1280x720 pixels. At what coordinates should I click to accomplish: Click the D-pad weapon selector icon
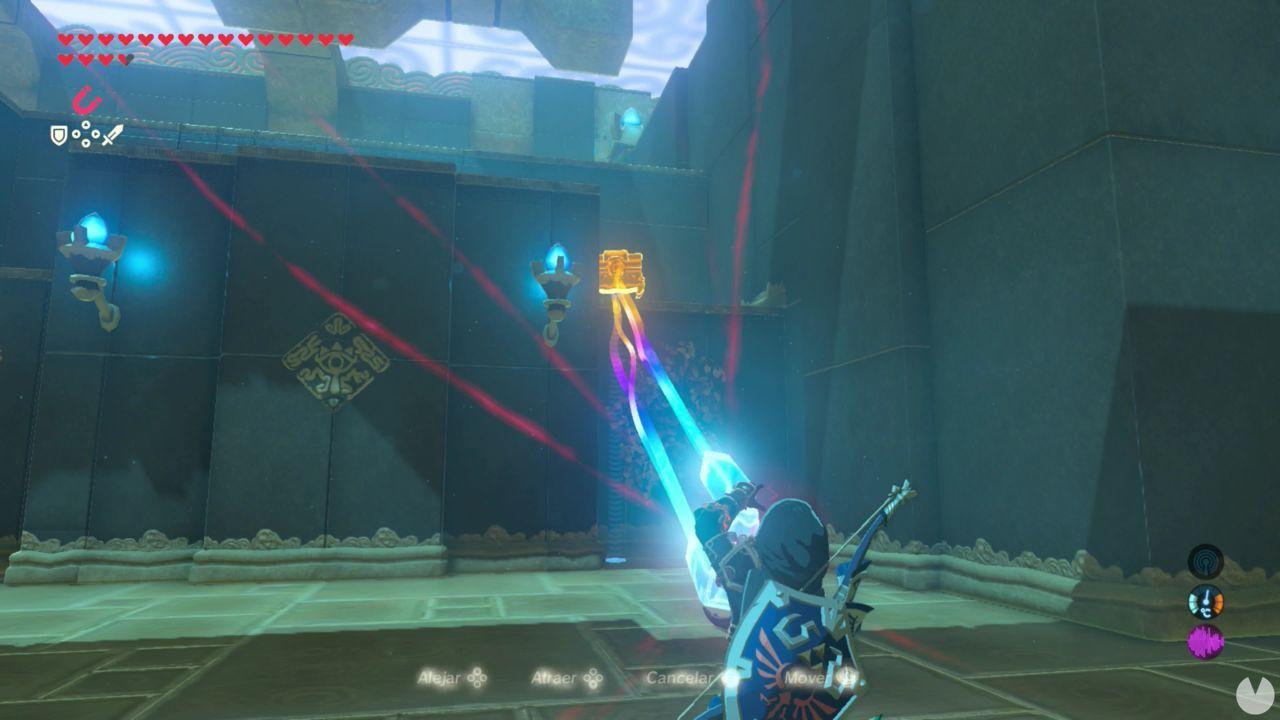[x=85, y=133]
